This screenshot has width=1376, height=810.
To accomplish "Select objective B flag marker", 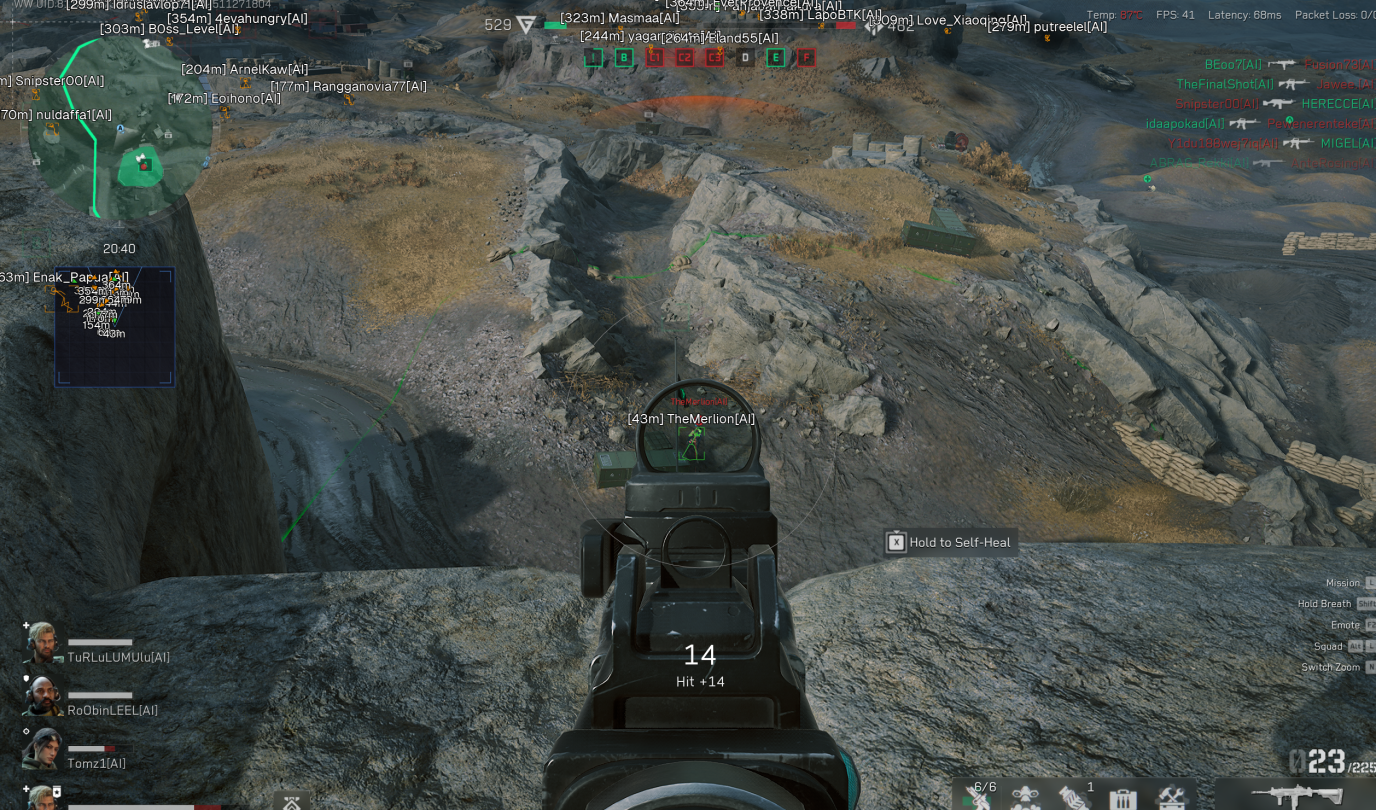I will [624, 58].
